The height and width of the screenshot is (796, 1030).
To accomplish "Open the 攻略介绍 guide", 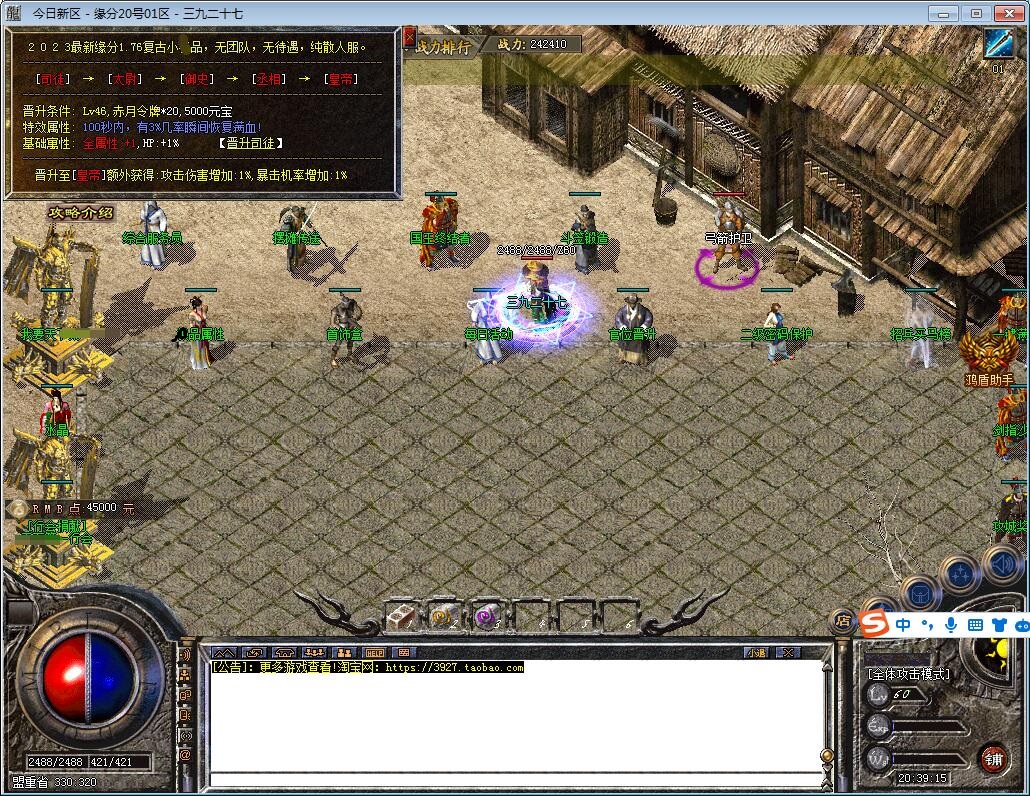I will pyautogui.click(x=80, y=212).
